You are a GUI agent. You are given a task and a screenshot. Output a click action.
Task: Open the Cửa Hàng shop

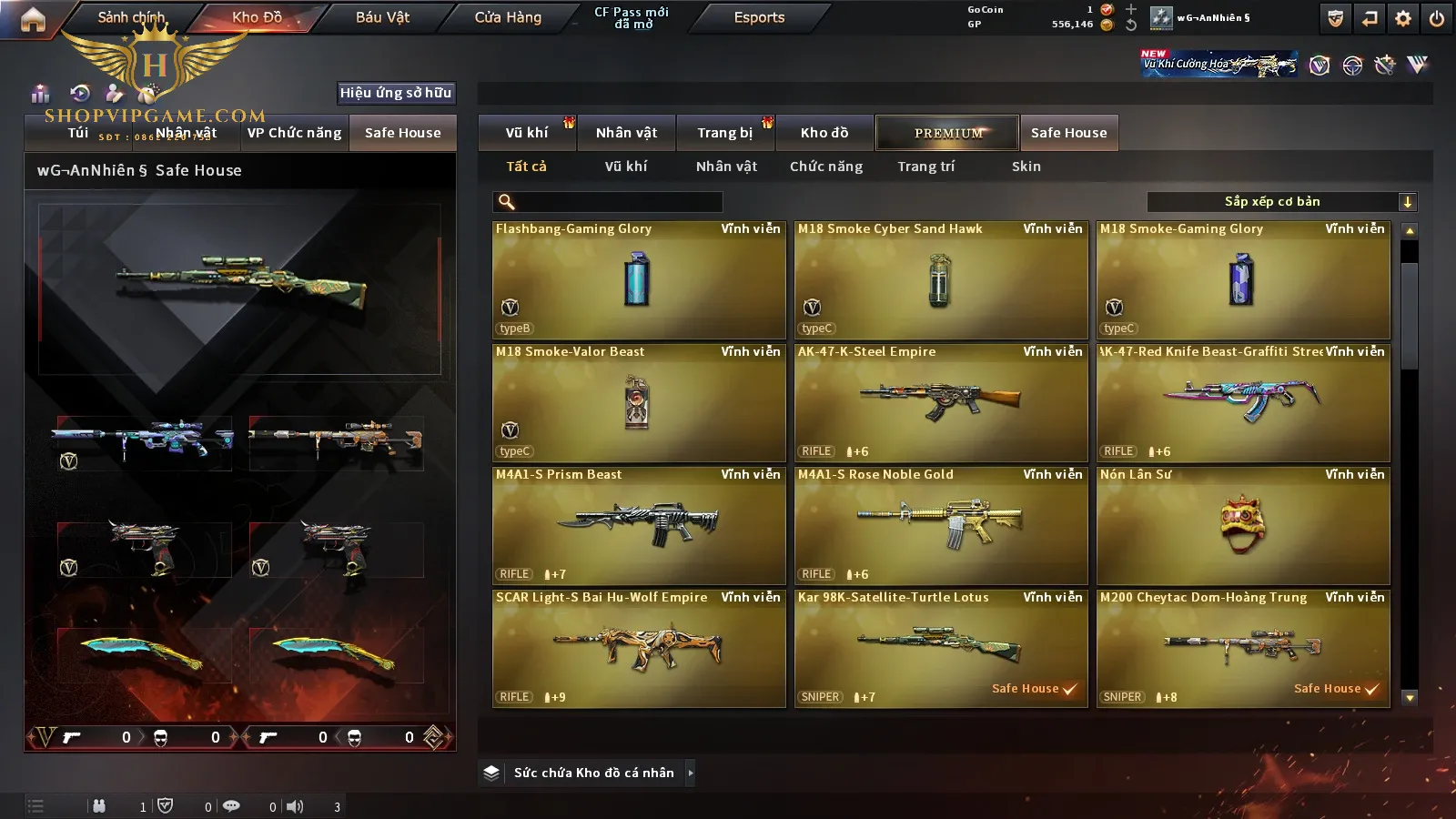tap(508, 17)
